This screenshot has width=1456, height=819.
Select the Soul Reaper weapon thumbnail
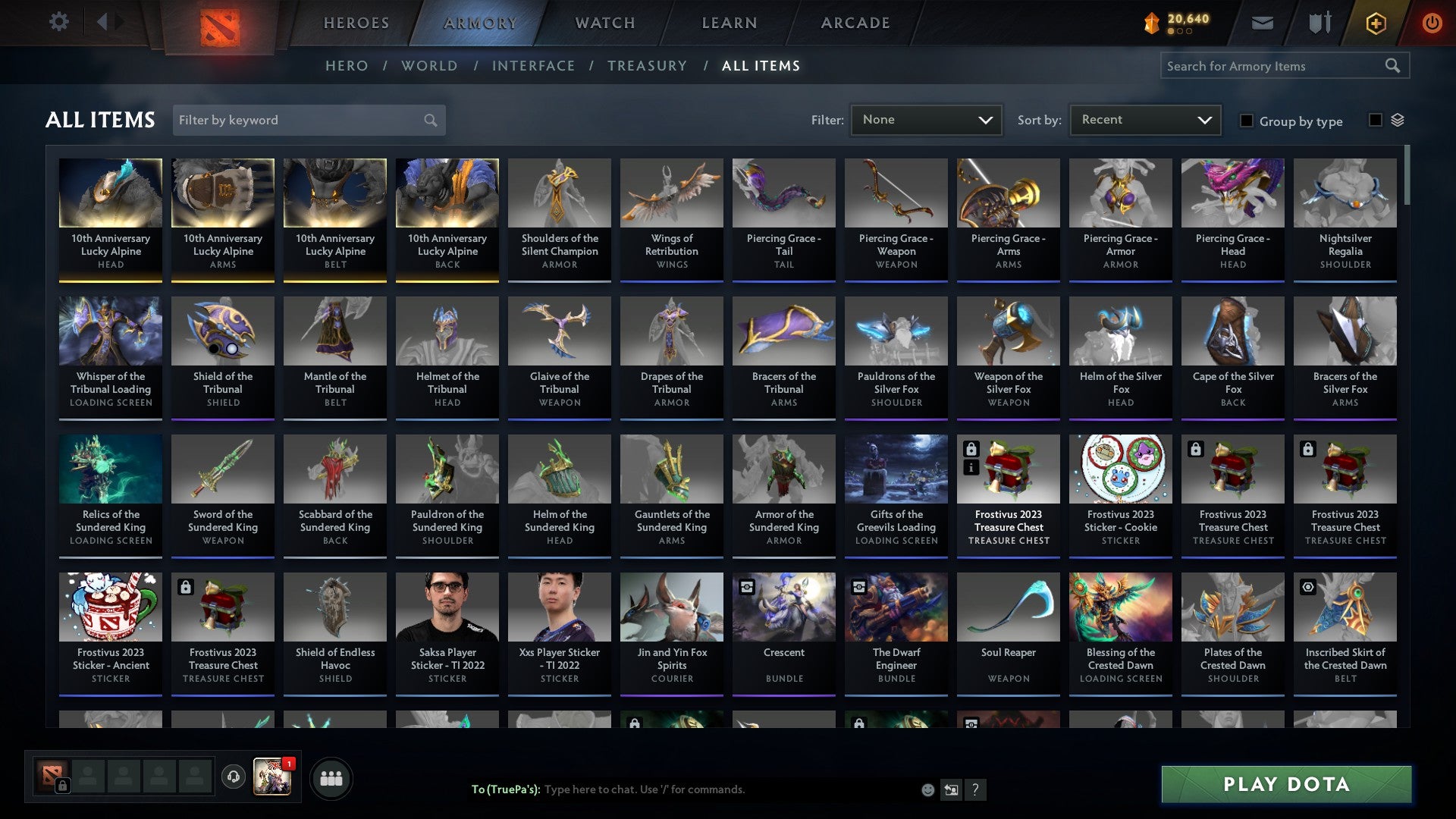click(x=1008, y=607)
